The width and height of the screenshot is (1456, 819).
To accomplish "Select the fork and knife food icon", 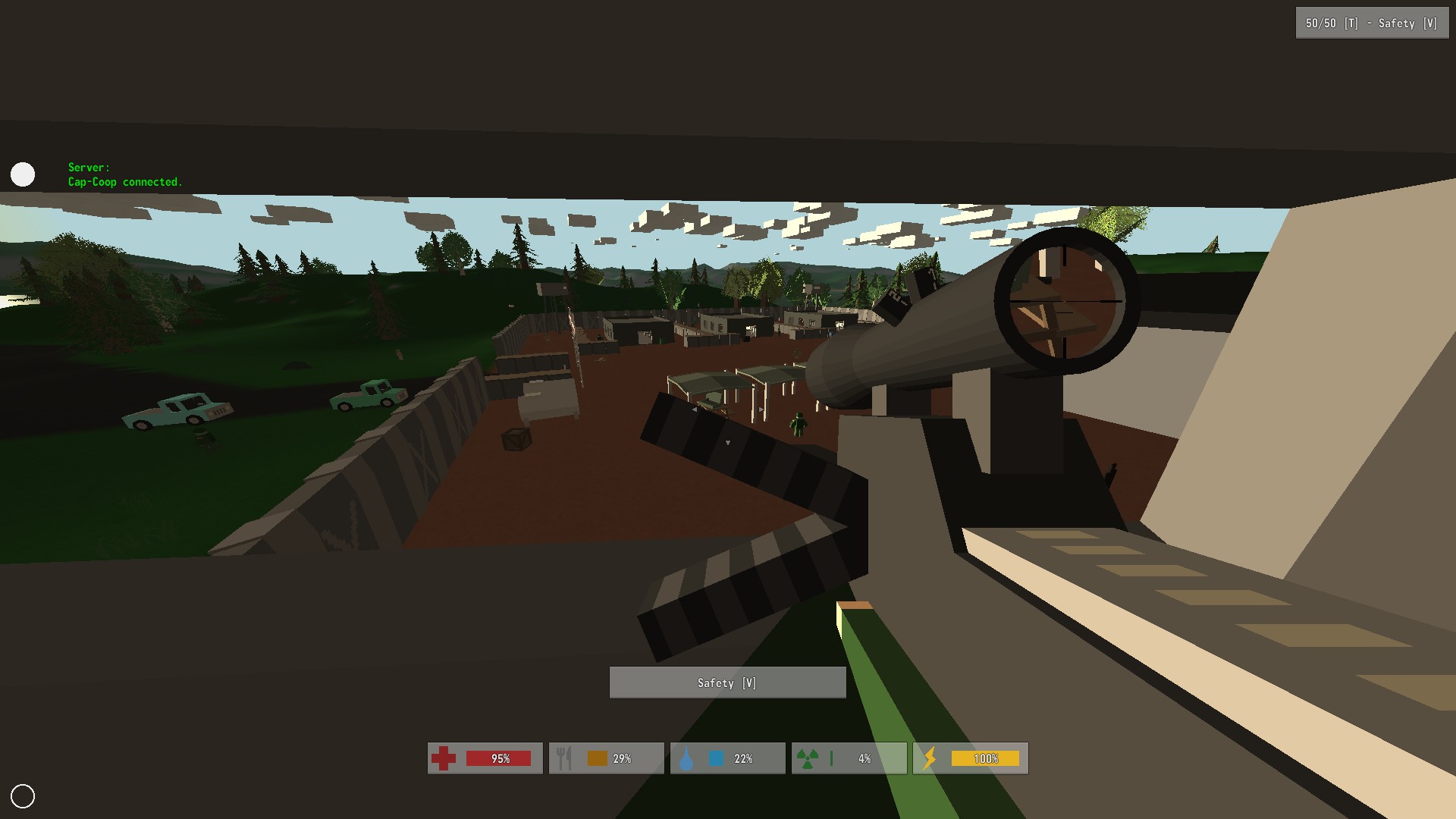I will pyautogui.click(x=564, y=758).
